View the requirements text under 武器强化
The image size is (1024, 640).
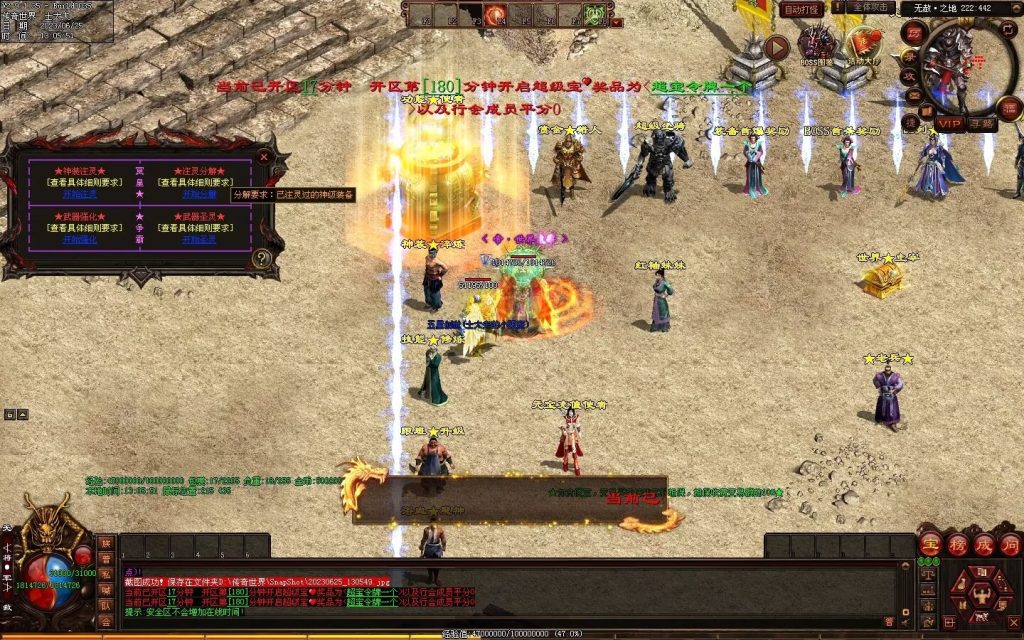click(x=80, y=228)
